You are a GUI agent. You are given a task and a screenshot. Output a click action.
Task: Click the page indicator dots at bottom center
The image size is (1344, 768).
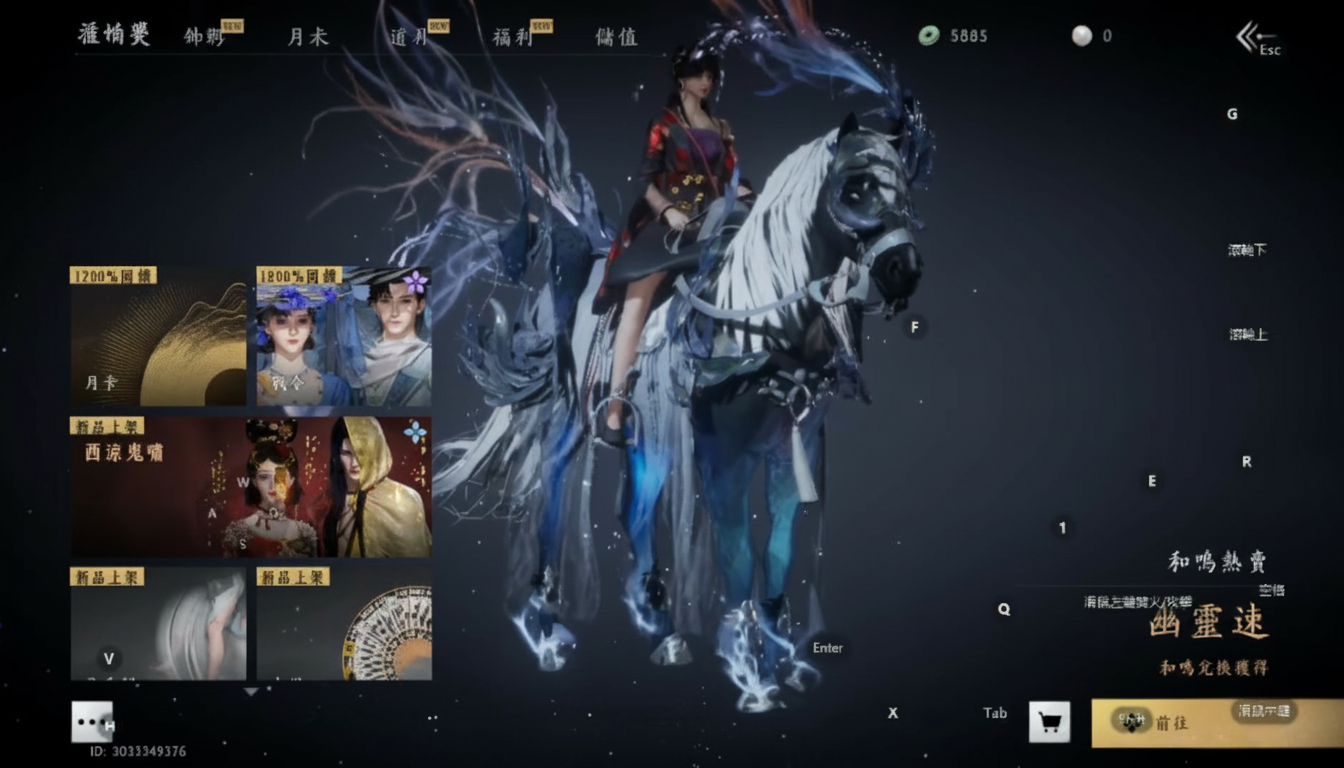coord(432,718)
